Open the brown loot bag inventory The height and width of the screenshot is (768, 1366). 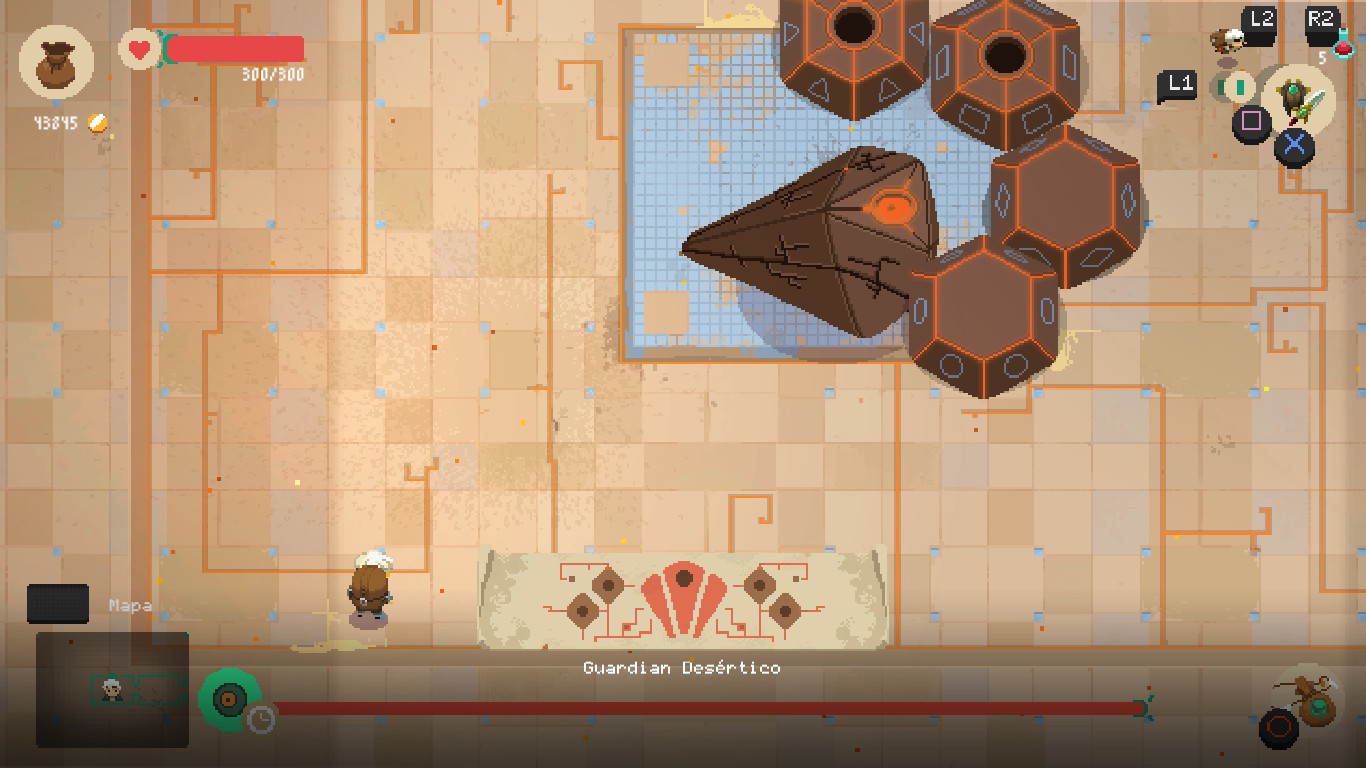(x=56, y=64)
